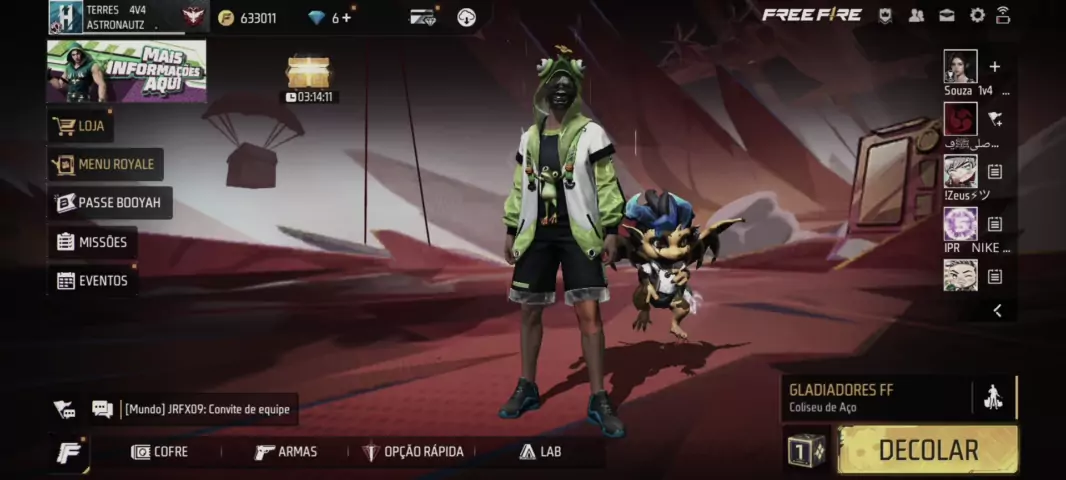Click the "Mais Informações Aqui" banner
The height and width of the screenshot is (480, 1066).
click(x=127, y=71)
